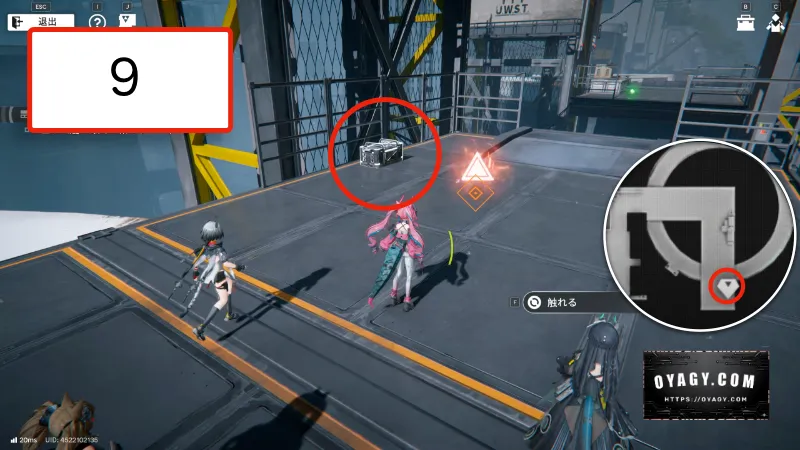Click the 退出 exit button

pyautogui.click(x=41, y=20)
